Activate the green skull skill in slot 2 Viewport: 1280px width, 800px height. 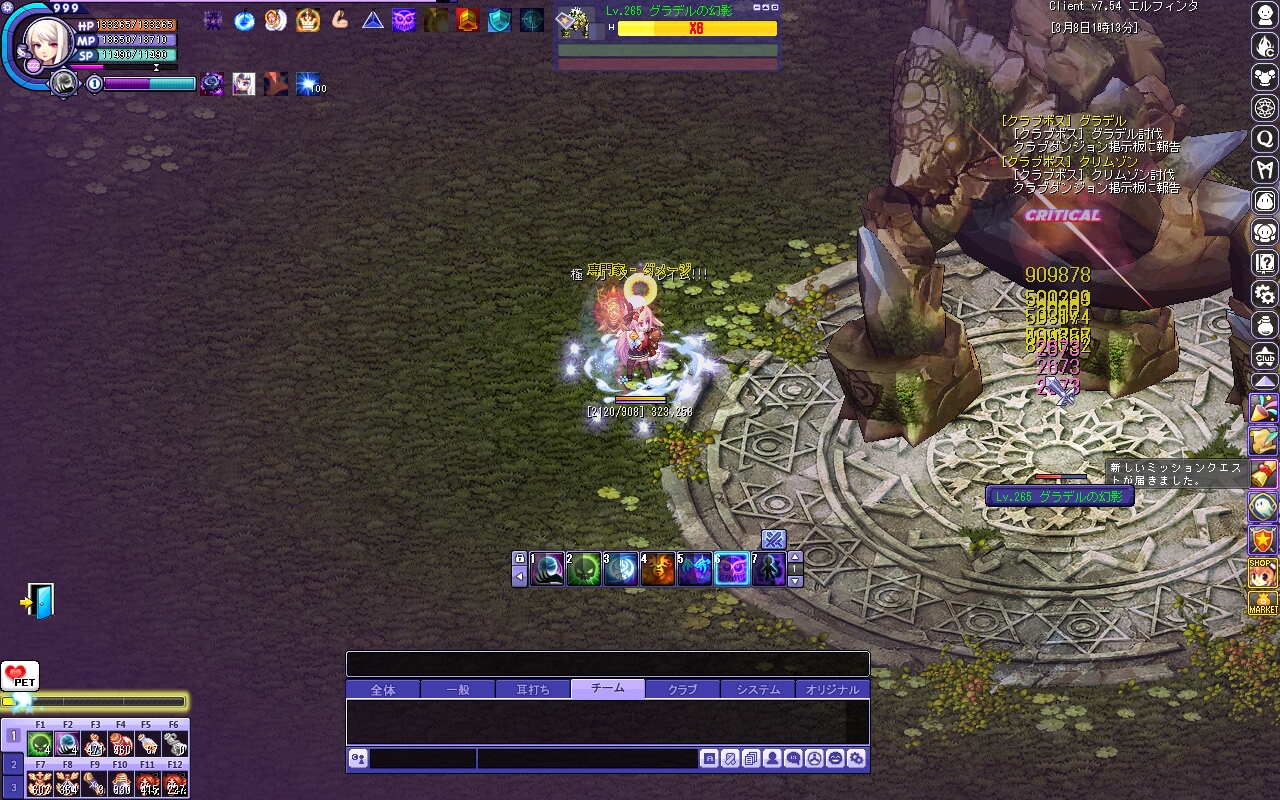point(584,570)
